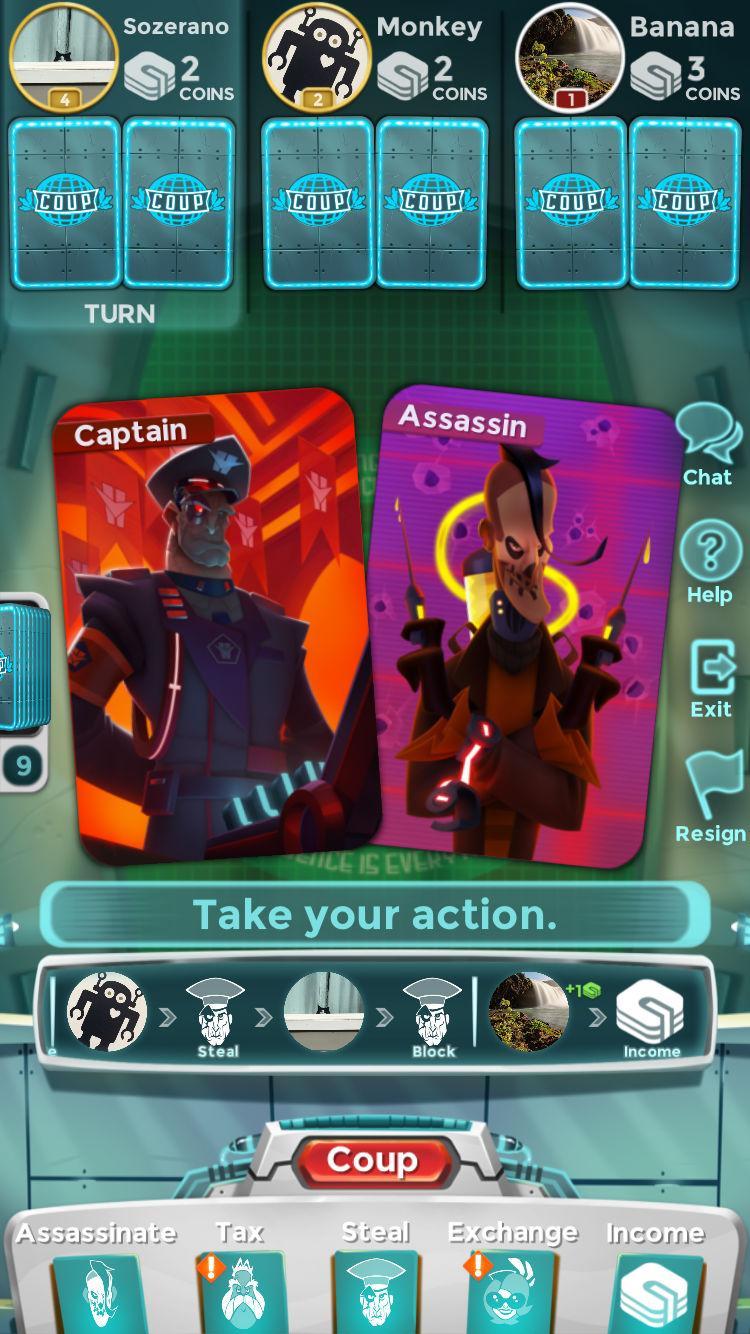Show the Help screen
The width and height of the screenshot is (750, 1334).
pyautogui.click(x=709, y=564)
